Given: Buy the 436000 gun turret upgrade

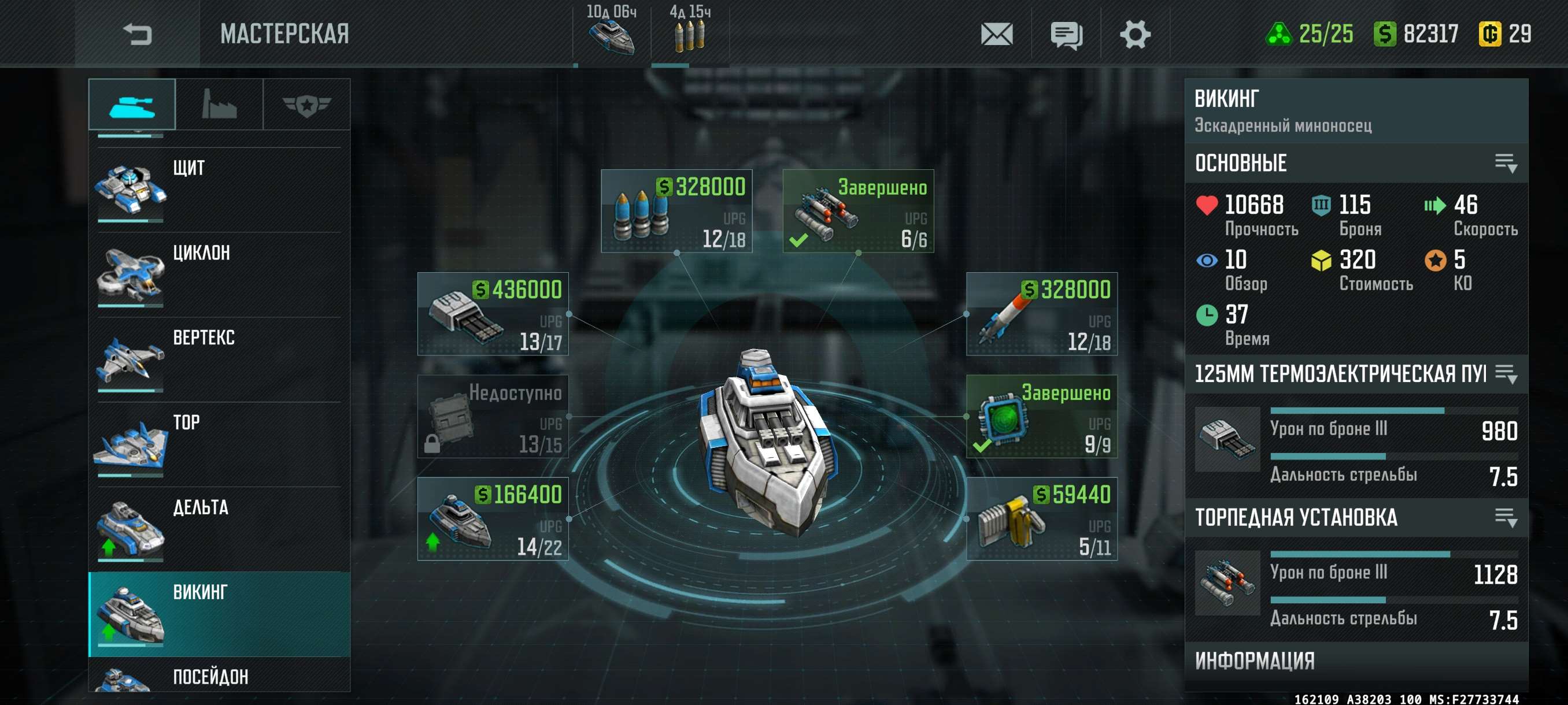Looking at the screenshot, I should tap(493, 314).
